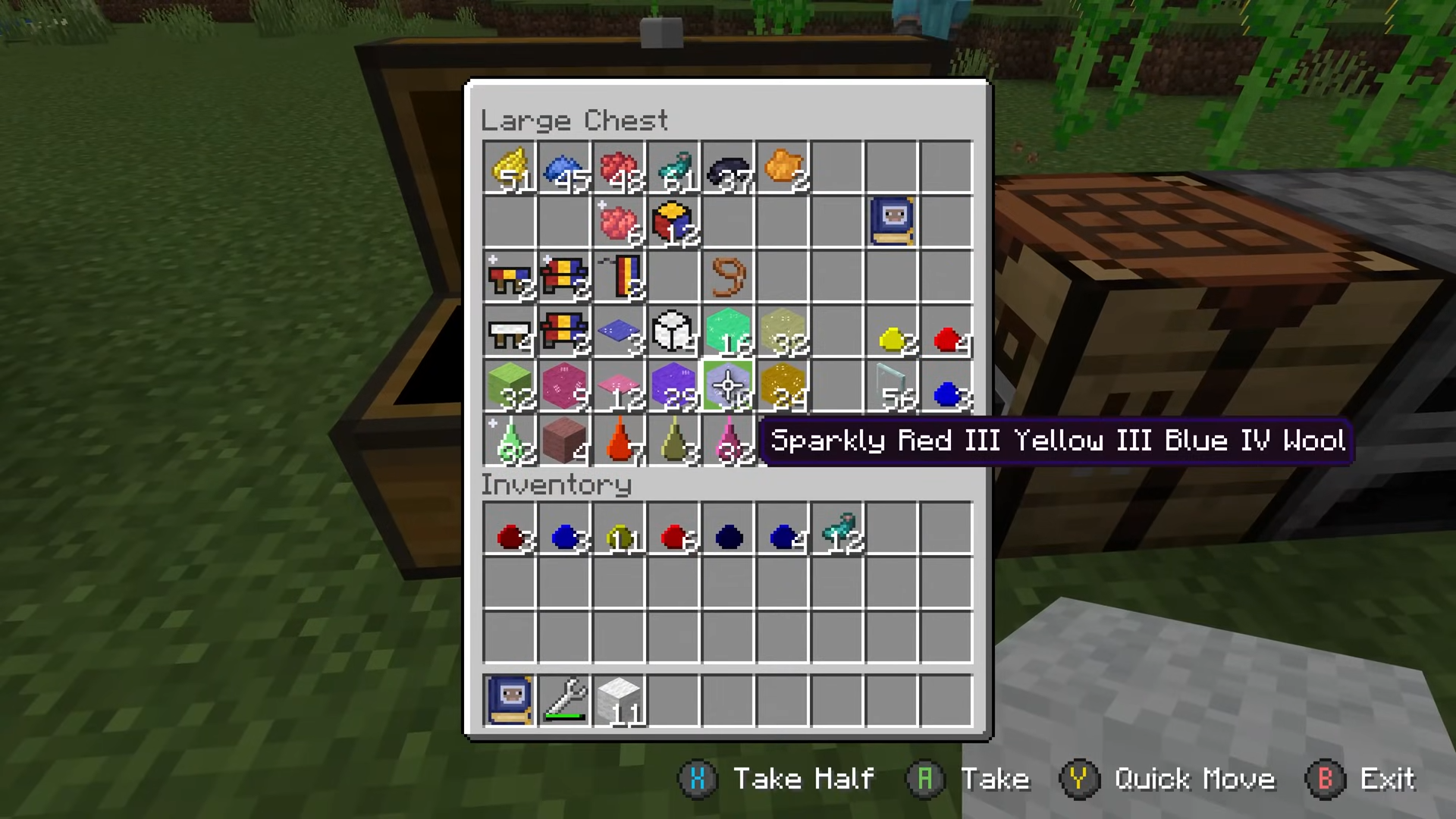This screenshot has width=1456, height=819.
Task: Pick the mint green sparkly wool stack
Action: pyautogui.click(x=728, y=331)
